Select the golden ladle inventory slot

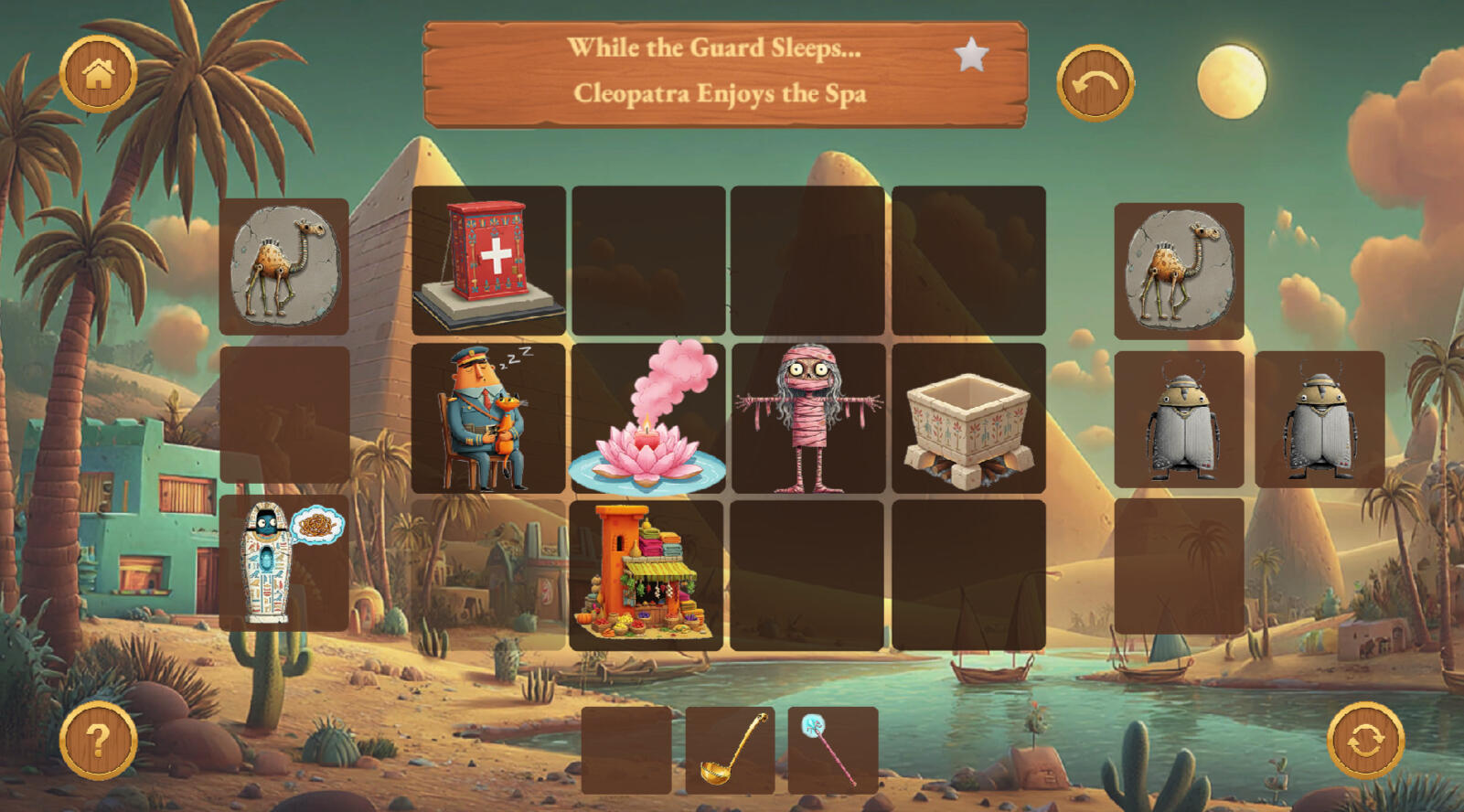(730, 750)
